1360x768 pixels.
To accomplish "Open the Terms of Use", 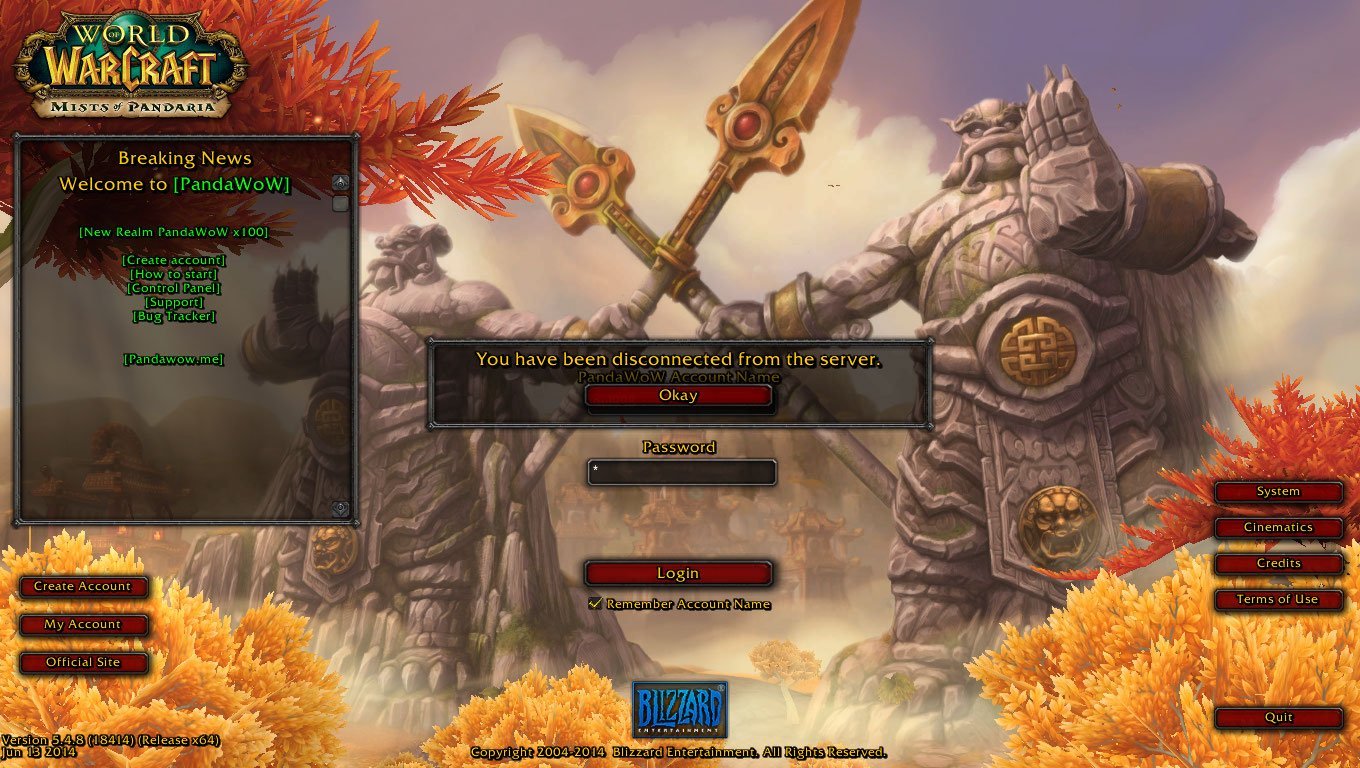I will coord(1278,599).
